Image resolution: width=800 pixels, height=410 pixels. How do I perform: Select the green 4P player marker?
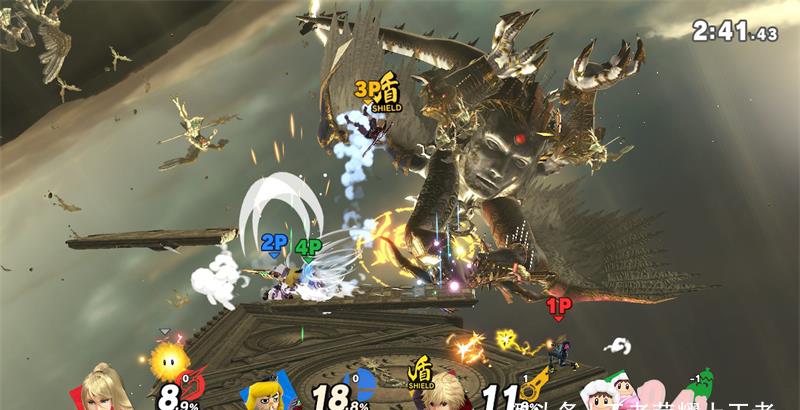(x=308, y=248)
